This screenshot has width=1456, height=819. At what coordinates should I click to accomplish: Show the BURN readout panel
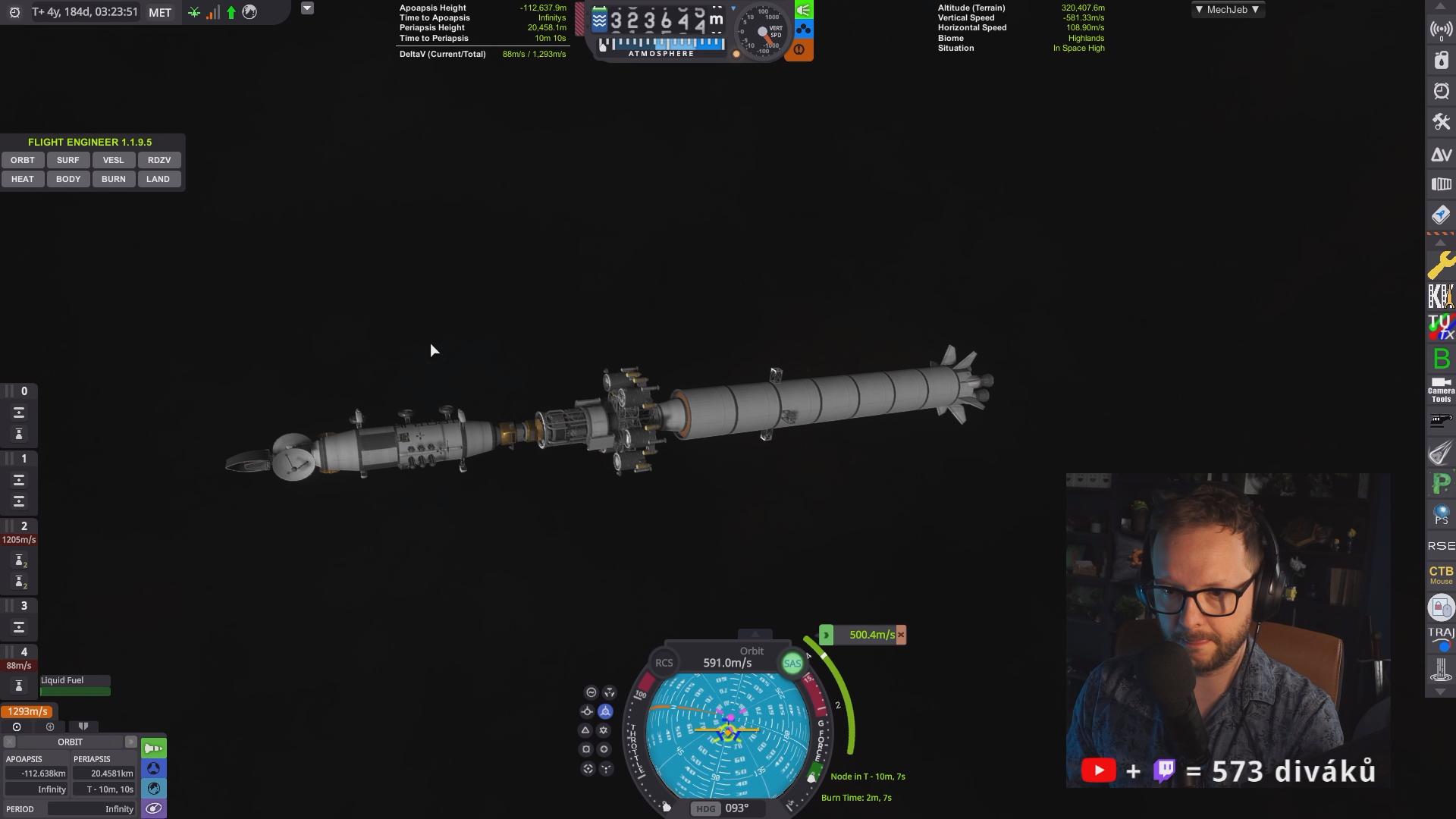(x=113, y=179)
